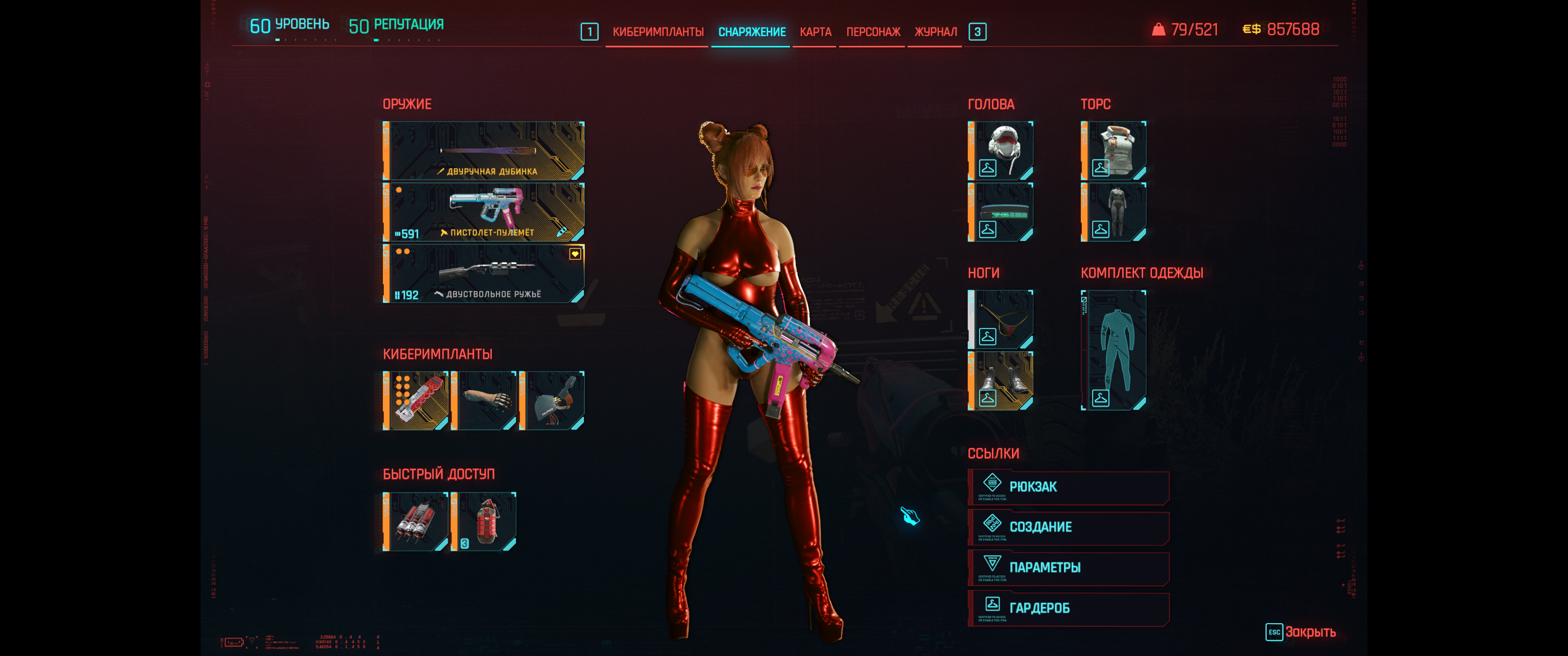Select the red grenade quick slot
The image size is (1568, 656).
click(484, 522)
